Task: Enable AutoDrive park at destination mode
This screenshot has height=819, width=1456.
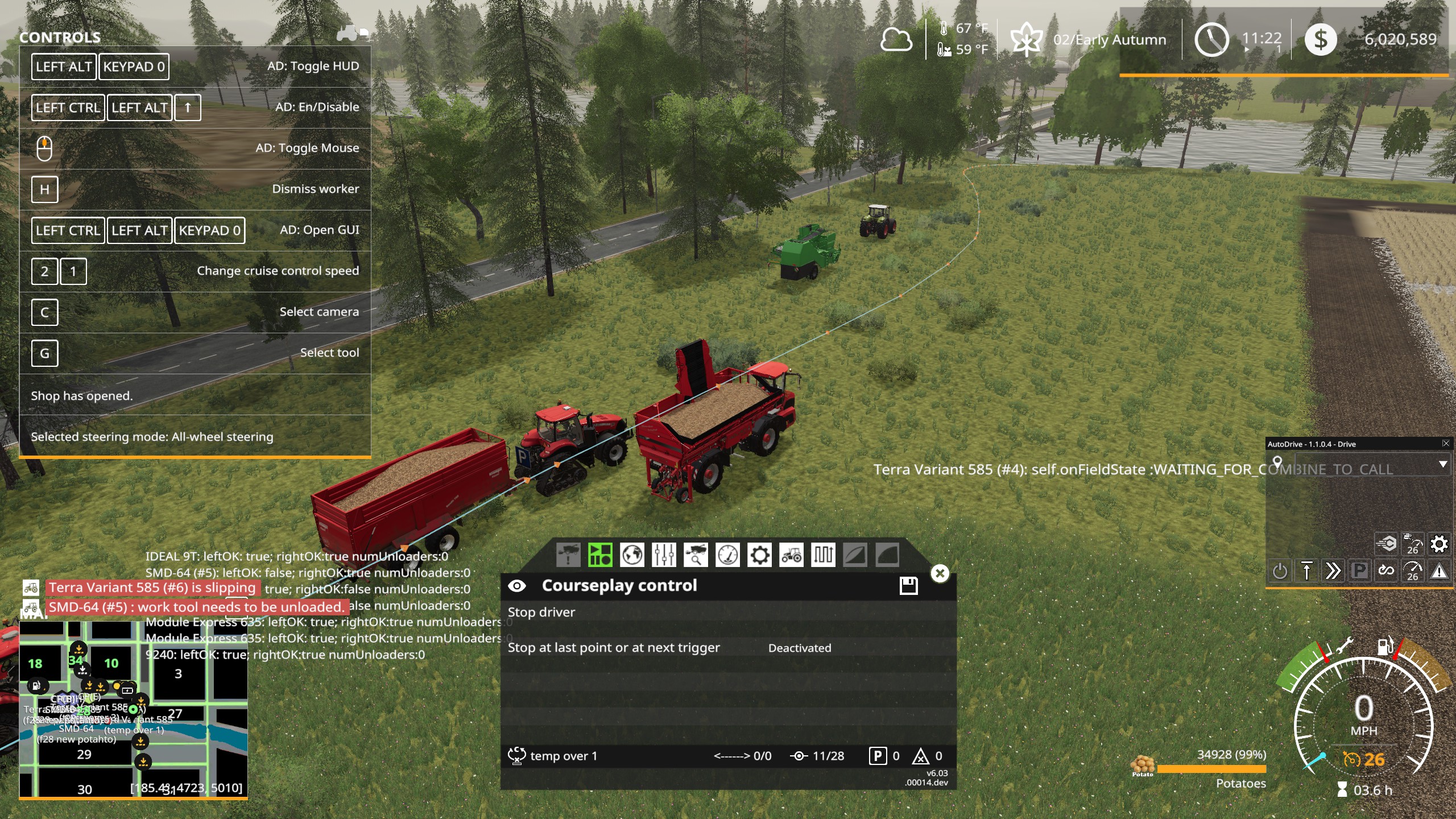Action: point(1360,570)
